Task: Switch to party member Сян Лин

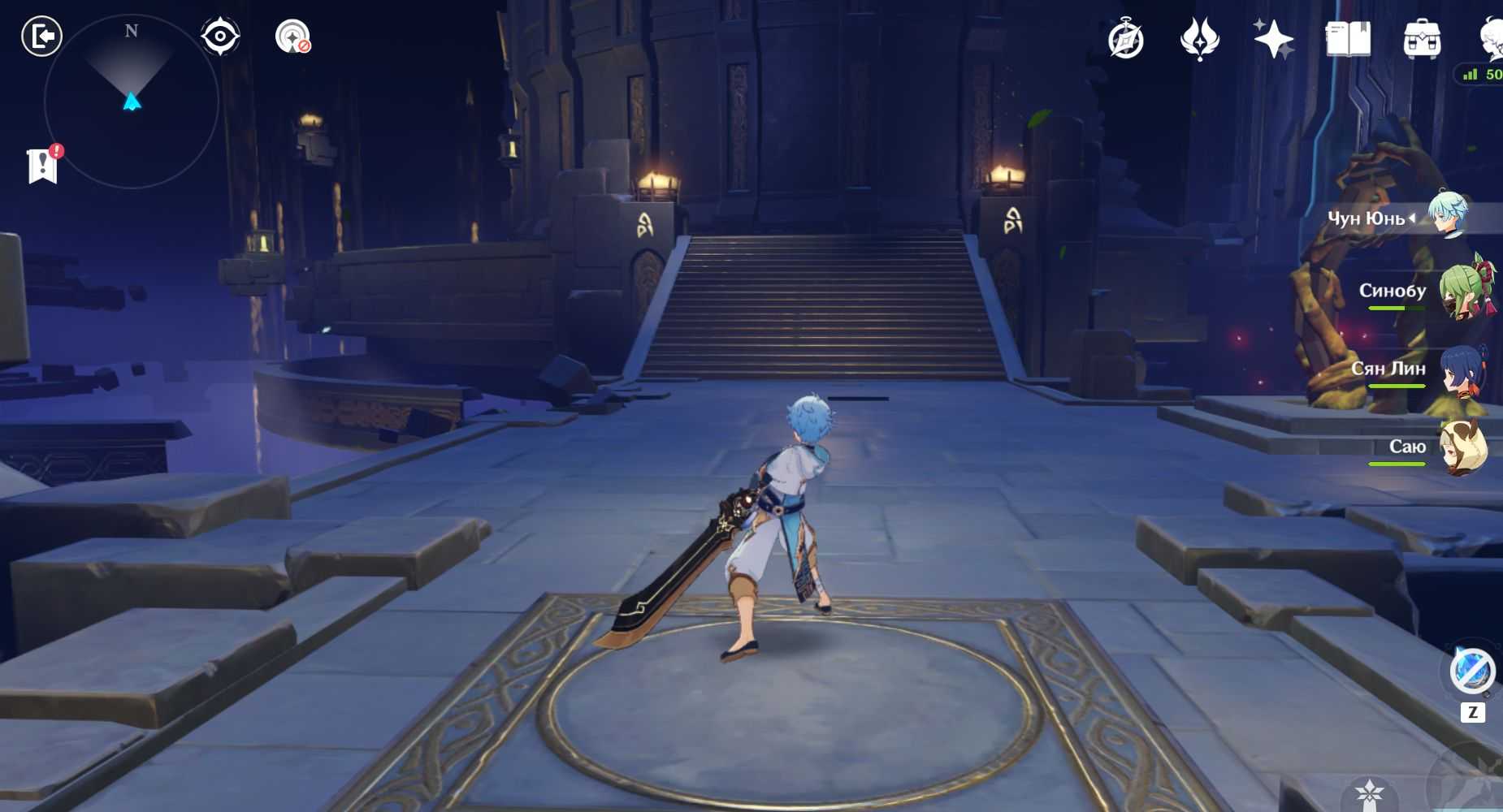Action: pos(1463,370)
